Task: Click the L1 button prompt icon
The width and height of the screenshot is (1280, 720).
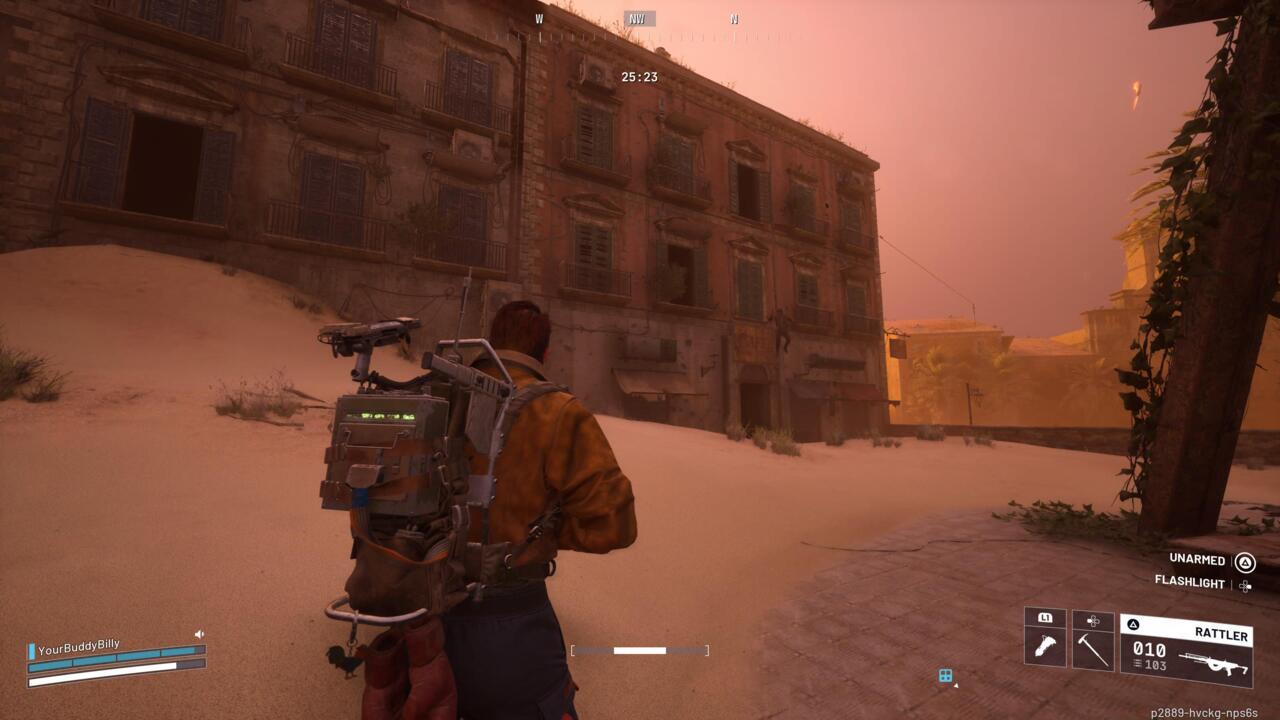Action: coord(1046,618)
